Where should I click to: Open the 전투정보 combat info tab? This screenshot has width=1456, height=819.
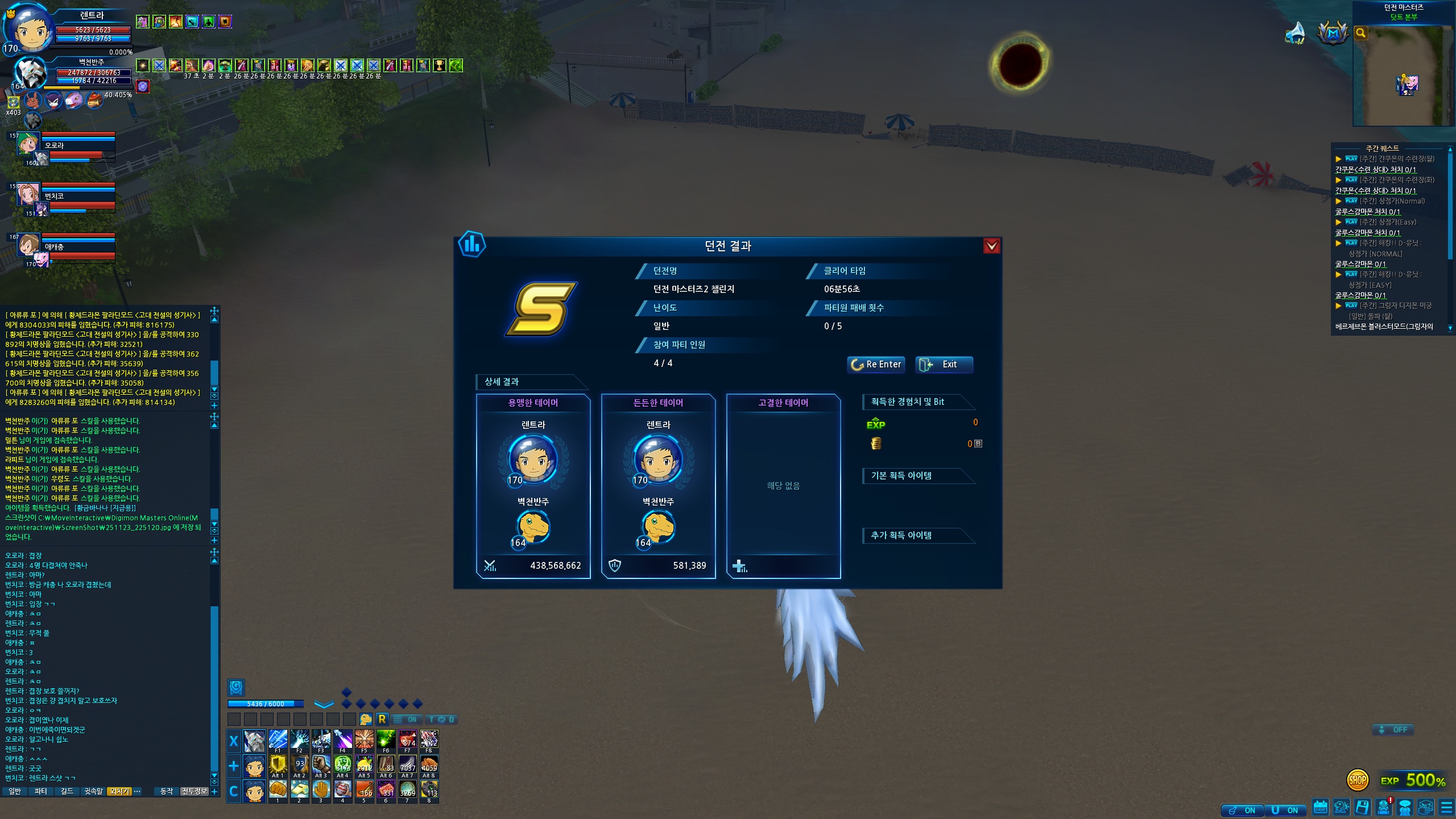[x=194, y=791]
